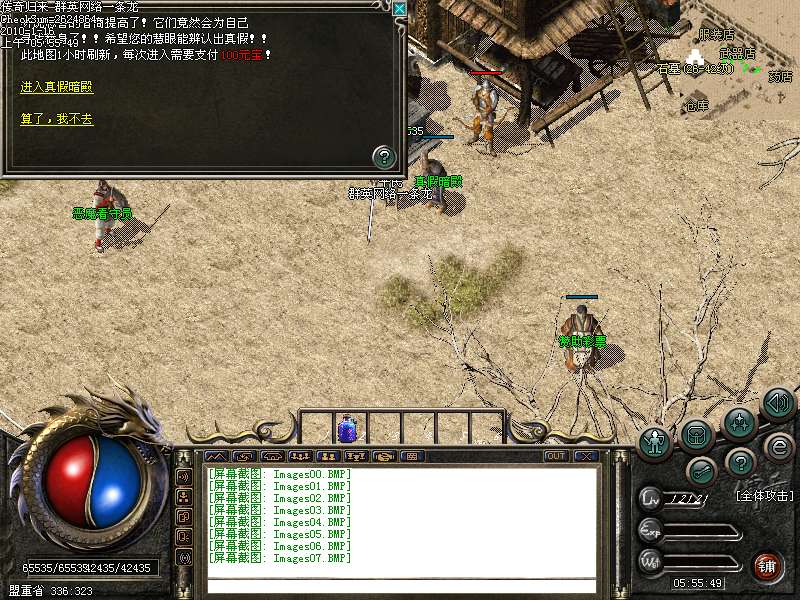The height and width of the screenshot is (600, 800).
Task: Open help from the dialogue question-mark button
Action: tap(384, 156)
